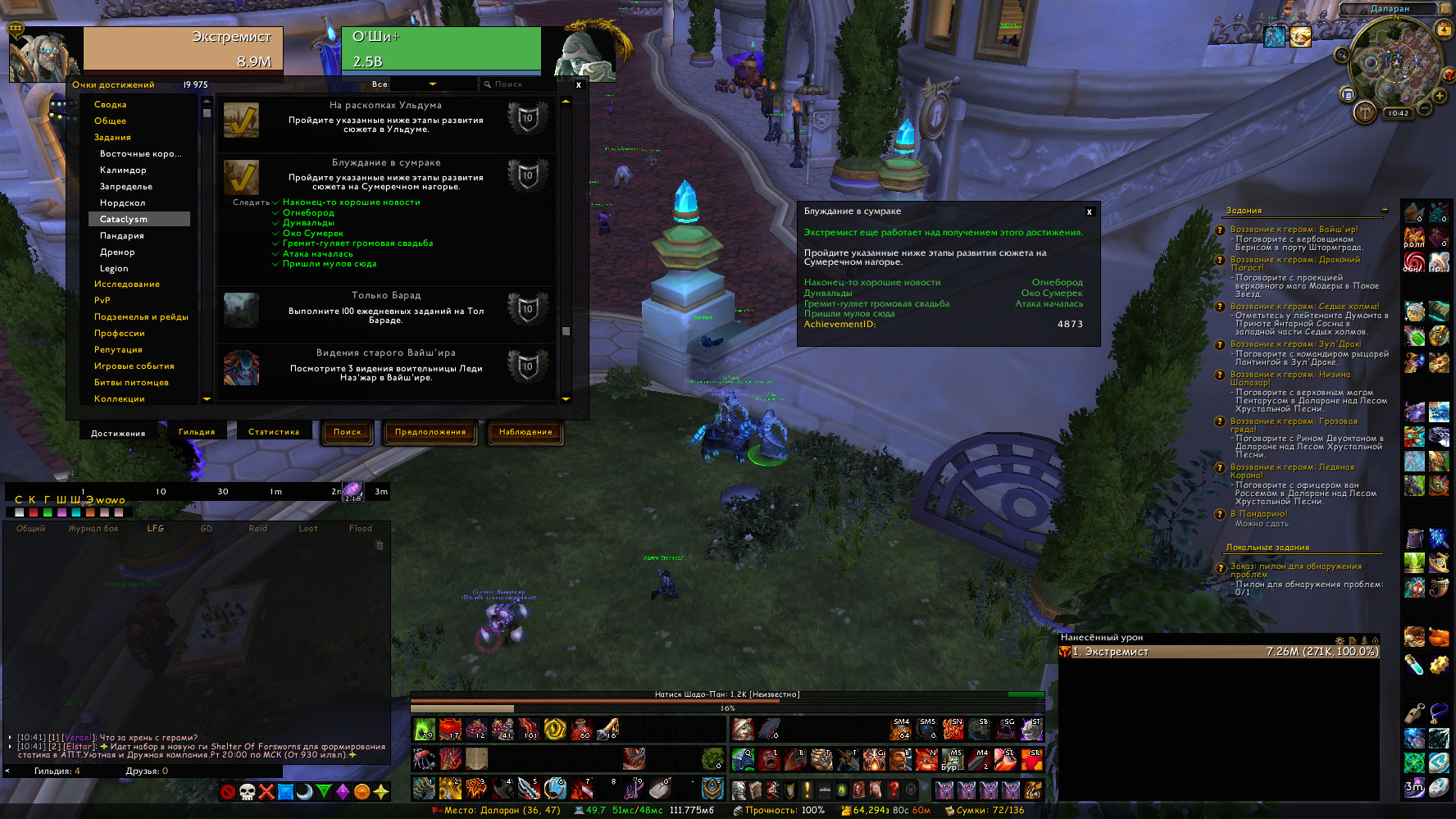Switch to the Статистика tab
The image size is (1456, 819).
(274, 432)
